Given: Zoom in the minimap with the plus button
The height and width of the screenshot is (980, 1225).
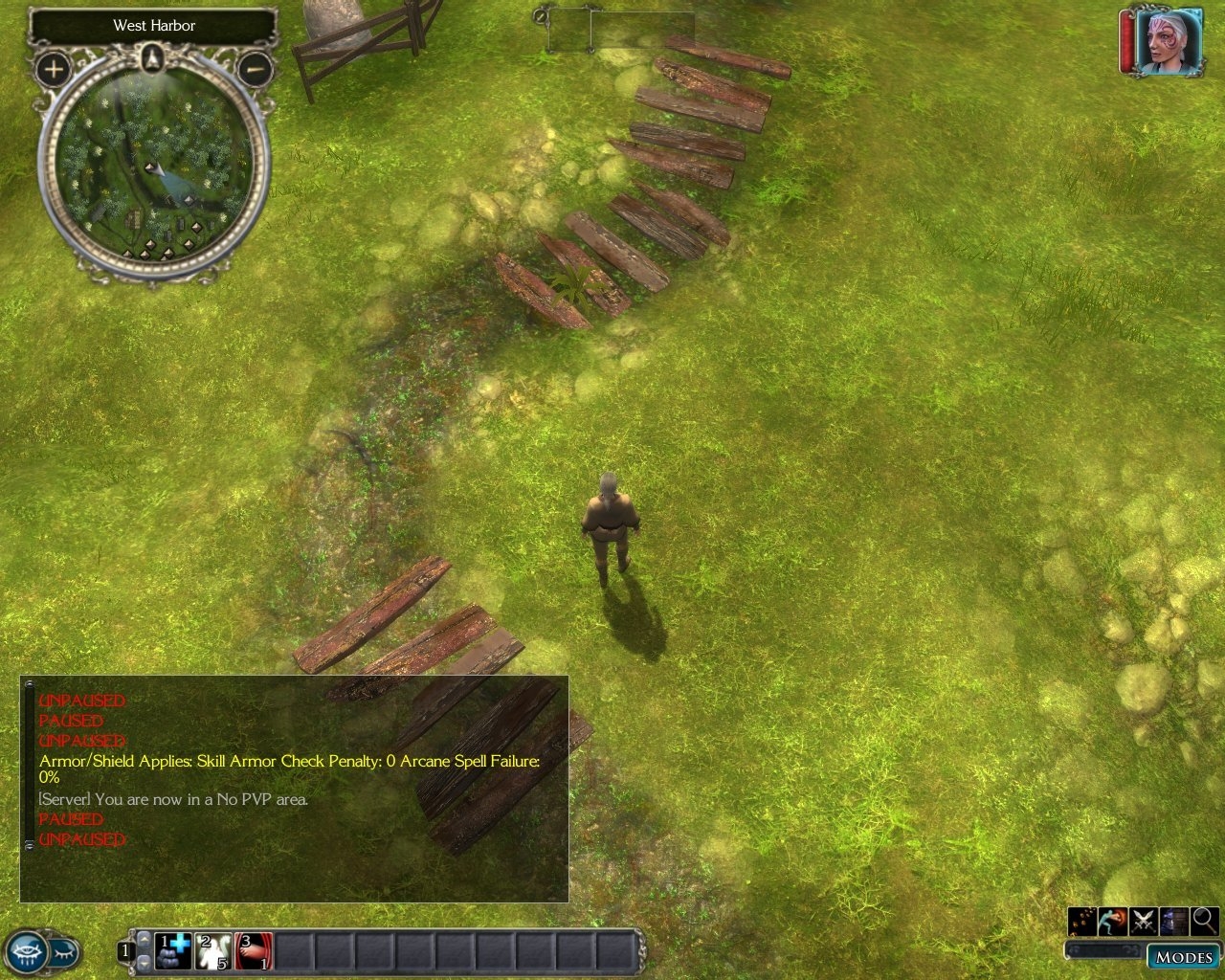Looking at the screenshot, I should pos(54,69).
